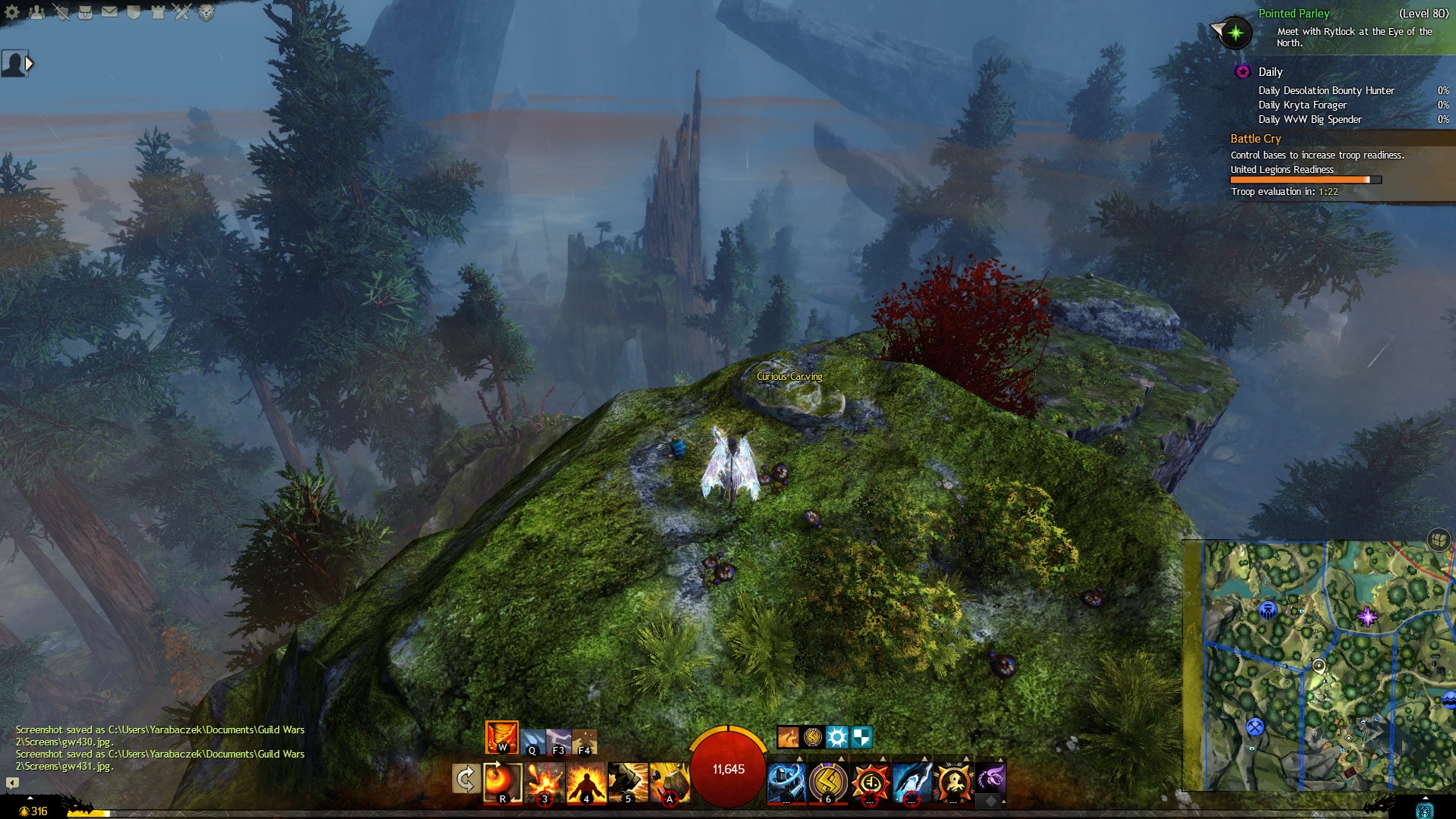Activate the purple dragon elite skill

coord(990,779)
